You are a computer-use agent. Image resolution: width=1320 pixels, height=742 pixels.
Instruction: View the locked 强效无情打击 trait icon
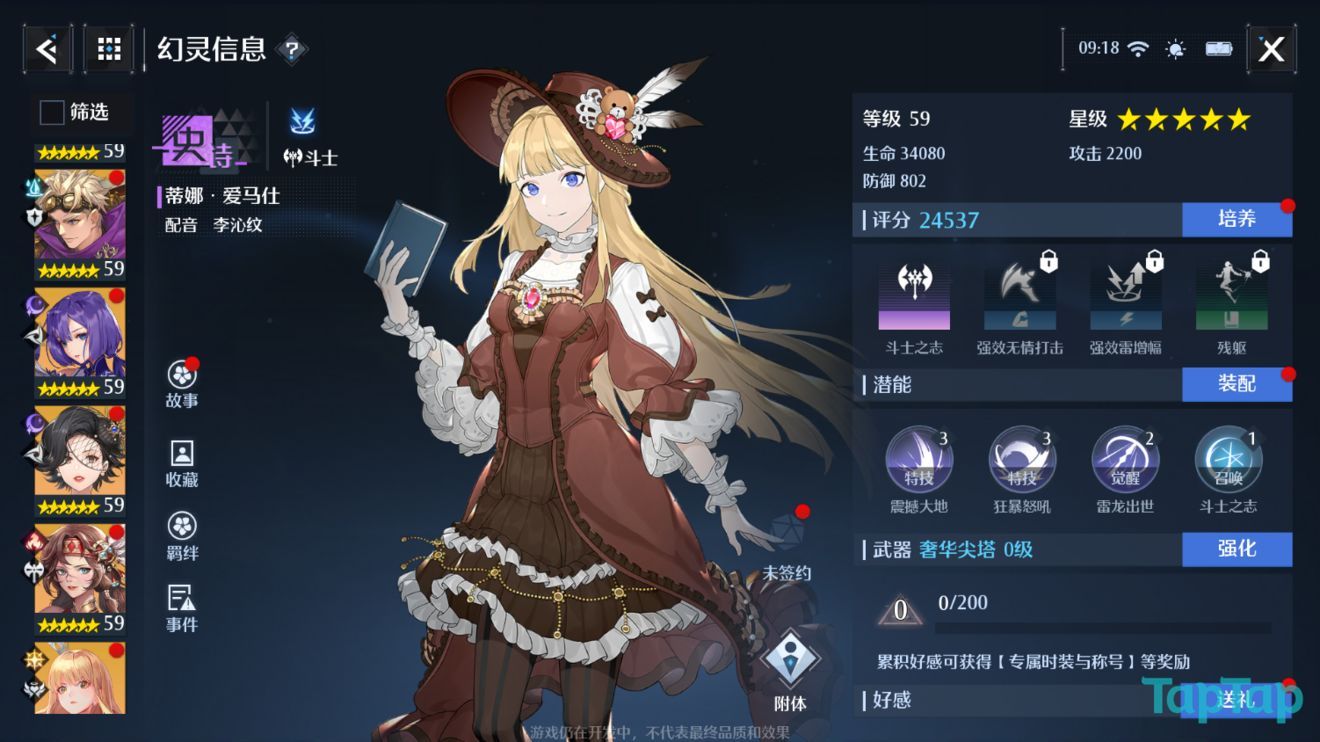tap(1019, 293)
